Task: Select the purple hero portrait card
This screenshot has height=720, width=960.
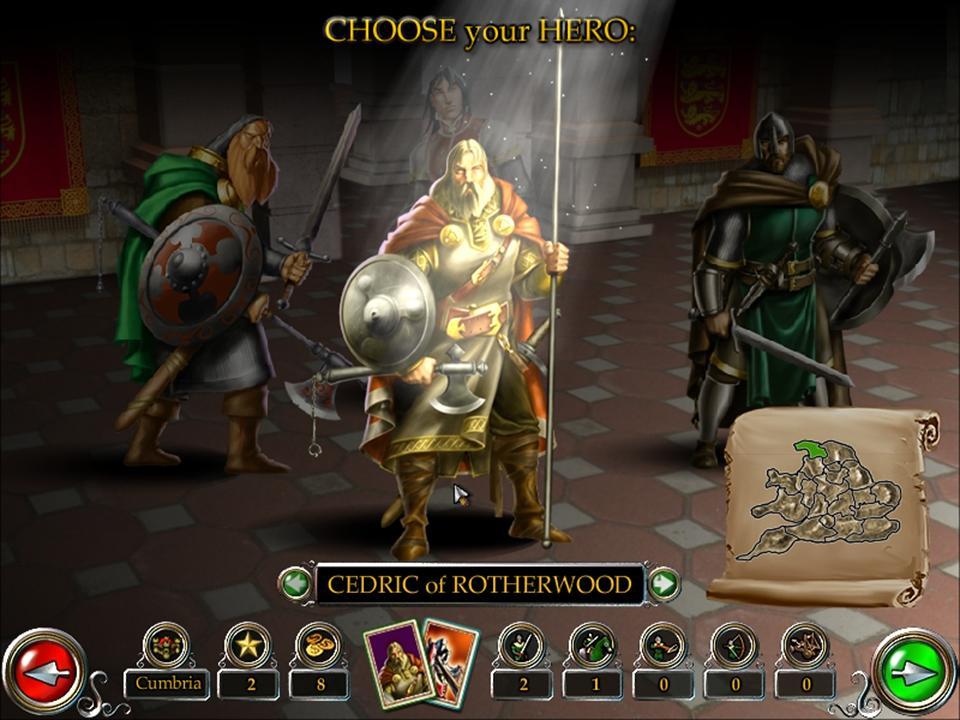Action: click(x=397, y=664)
